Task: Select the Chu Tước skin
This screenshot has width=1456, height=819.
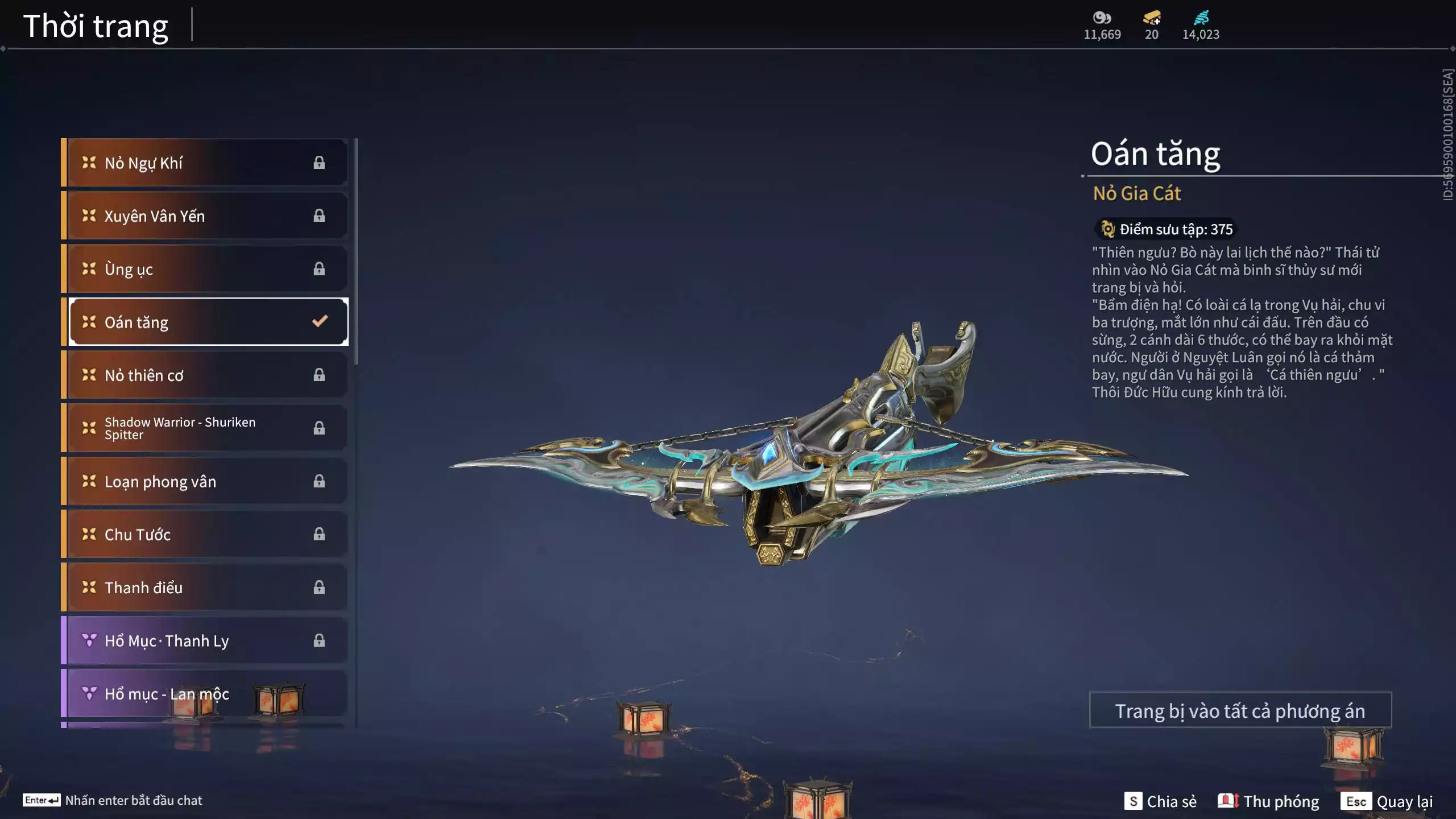Action: click(x=205, y=534)
